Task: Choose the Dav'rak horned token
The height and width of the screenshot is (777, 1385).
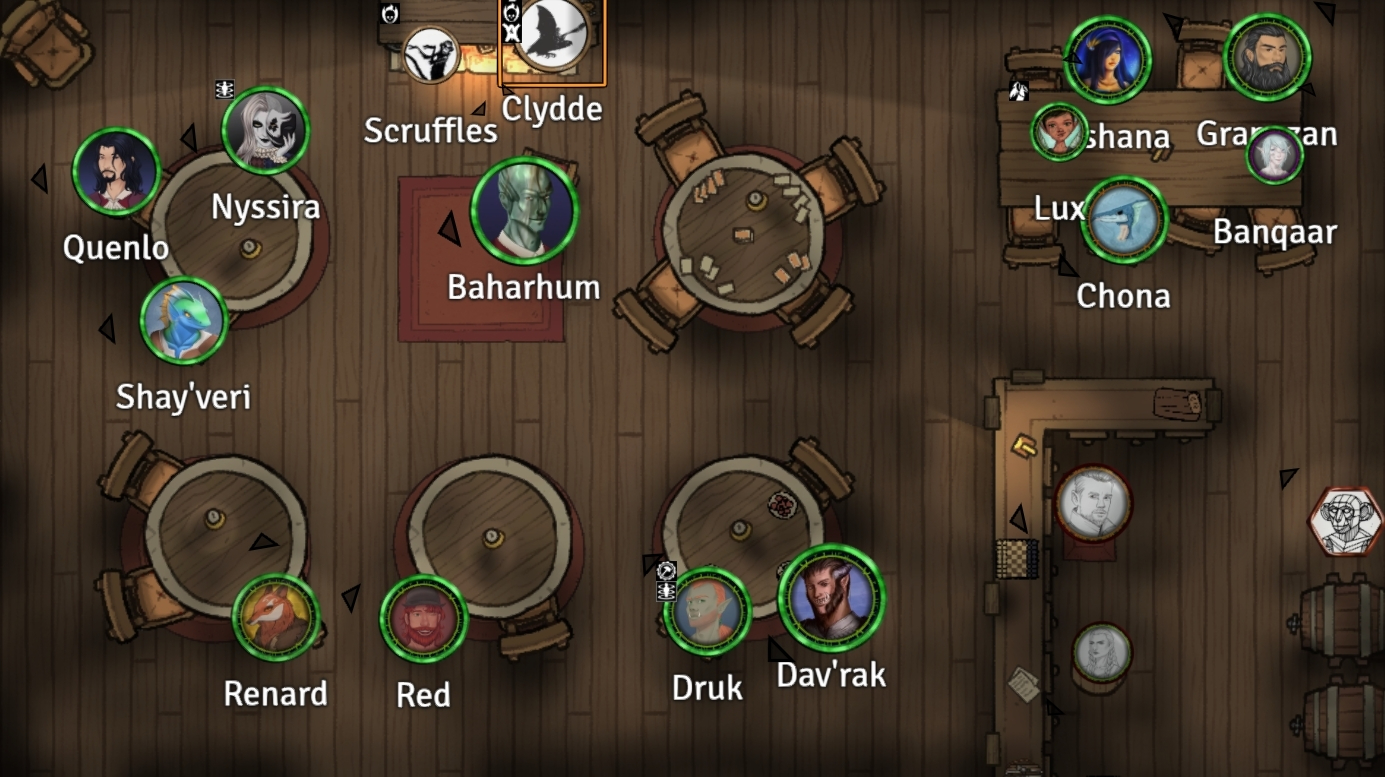Action: 831,598
